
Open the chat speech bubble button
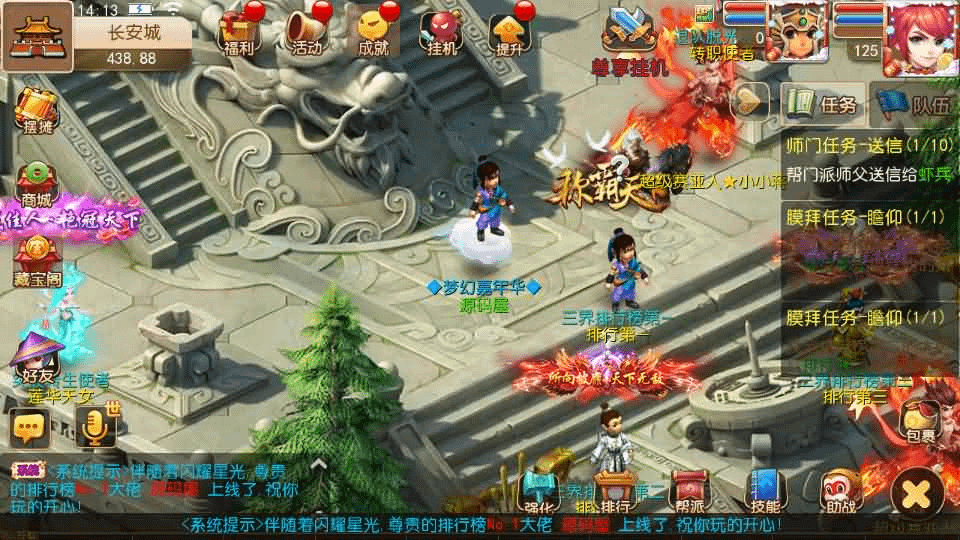[x=30, y=428]
